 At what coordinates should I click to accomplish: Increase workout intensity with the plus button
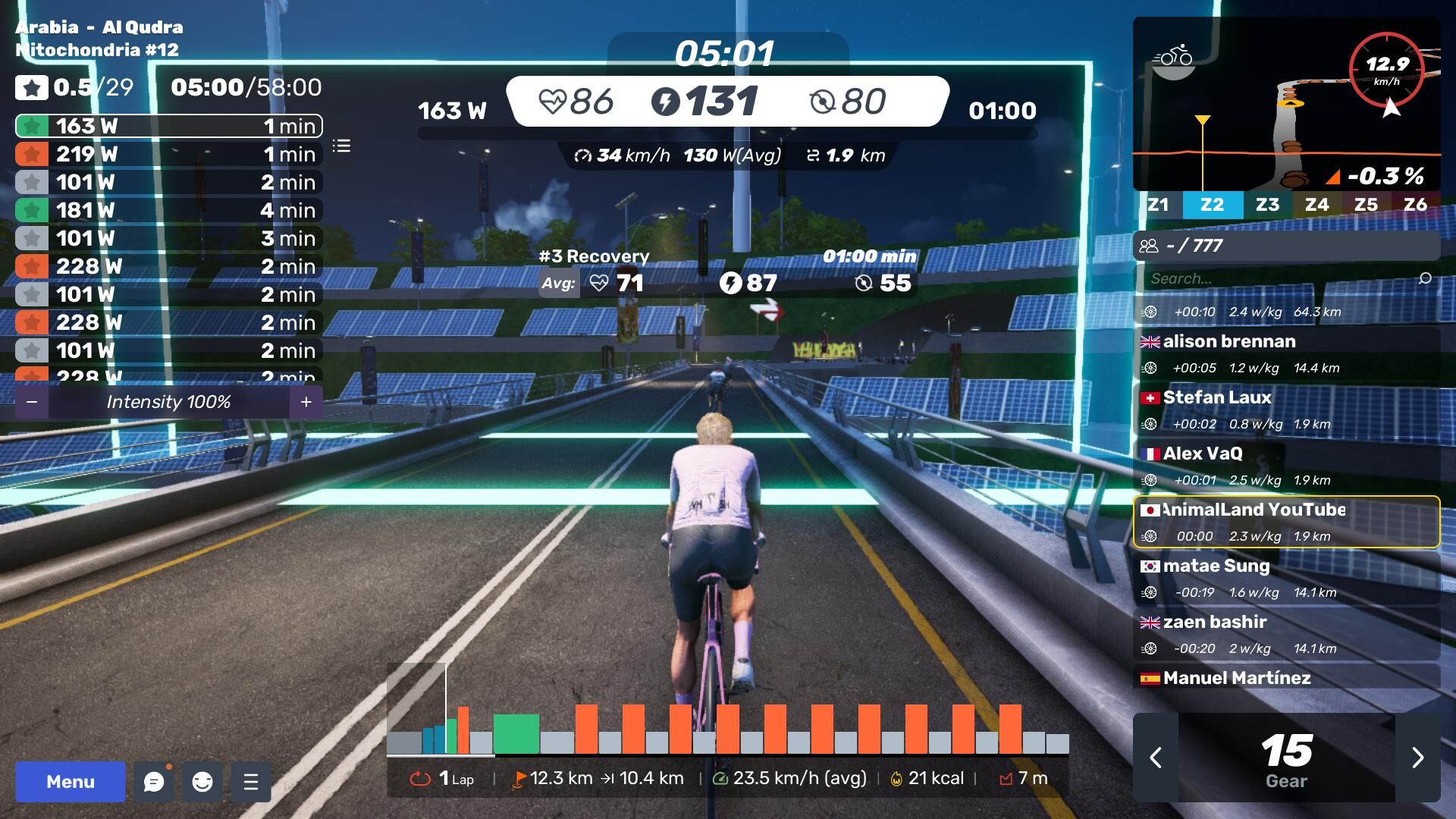point(306,402)
